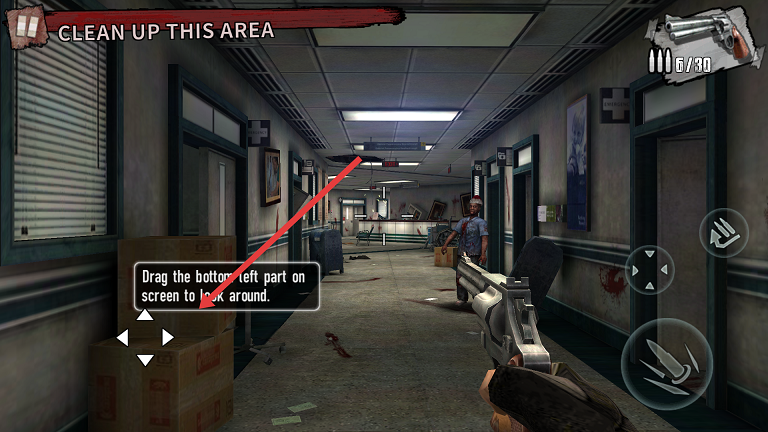
Task: Tap the melee swipe attack button
Action: pyautogui.click(x=723, y=233)
